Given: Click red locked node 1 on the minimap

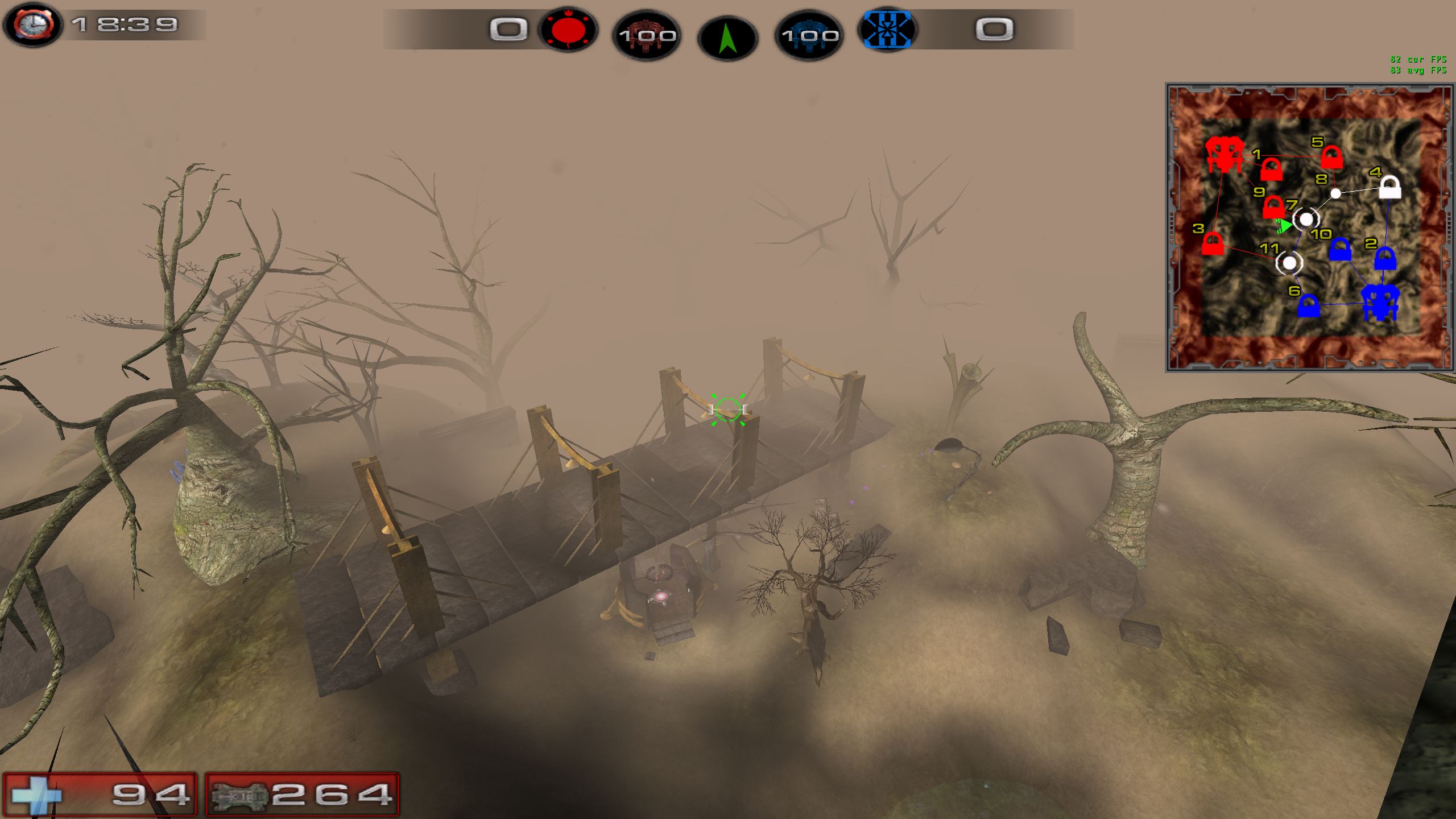Looking at the screenshot, I should (x=1271, y=169).
